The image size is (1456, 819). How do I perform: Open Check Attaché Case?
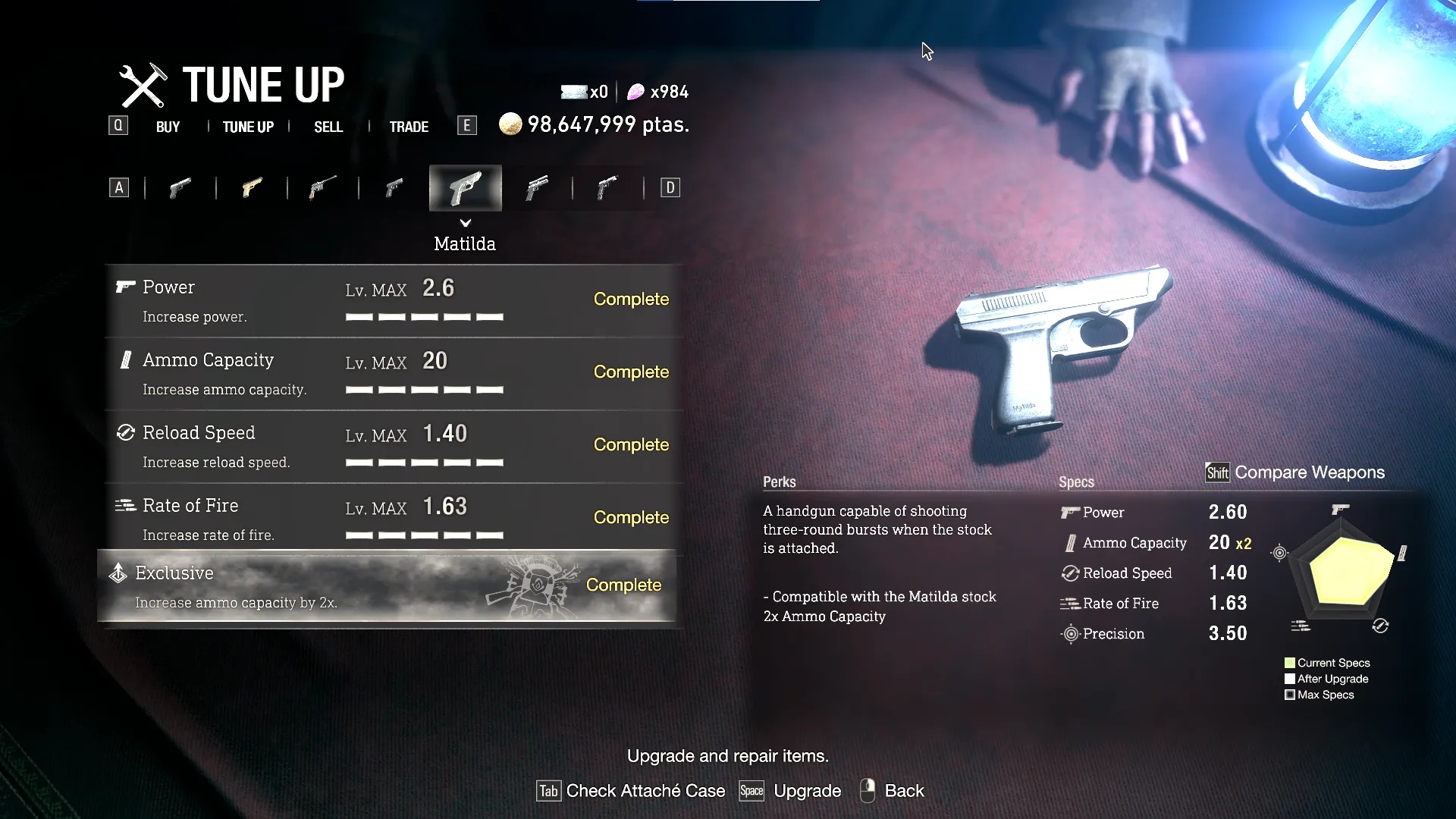coord(631,791)
